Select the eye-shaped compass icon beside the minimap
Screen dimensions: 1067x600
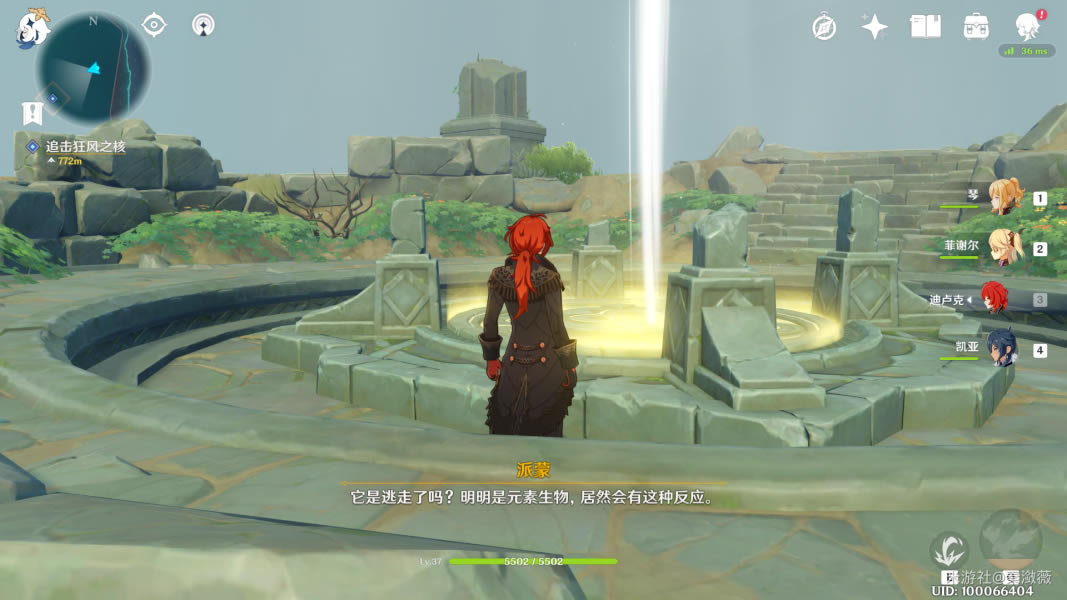[x=154, y=25]
